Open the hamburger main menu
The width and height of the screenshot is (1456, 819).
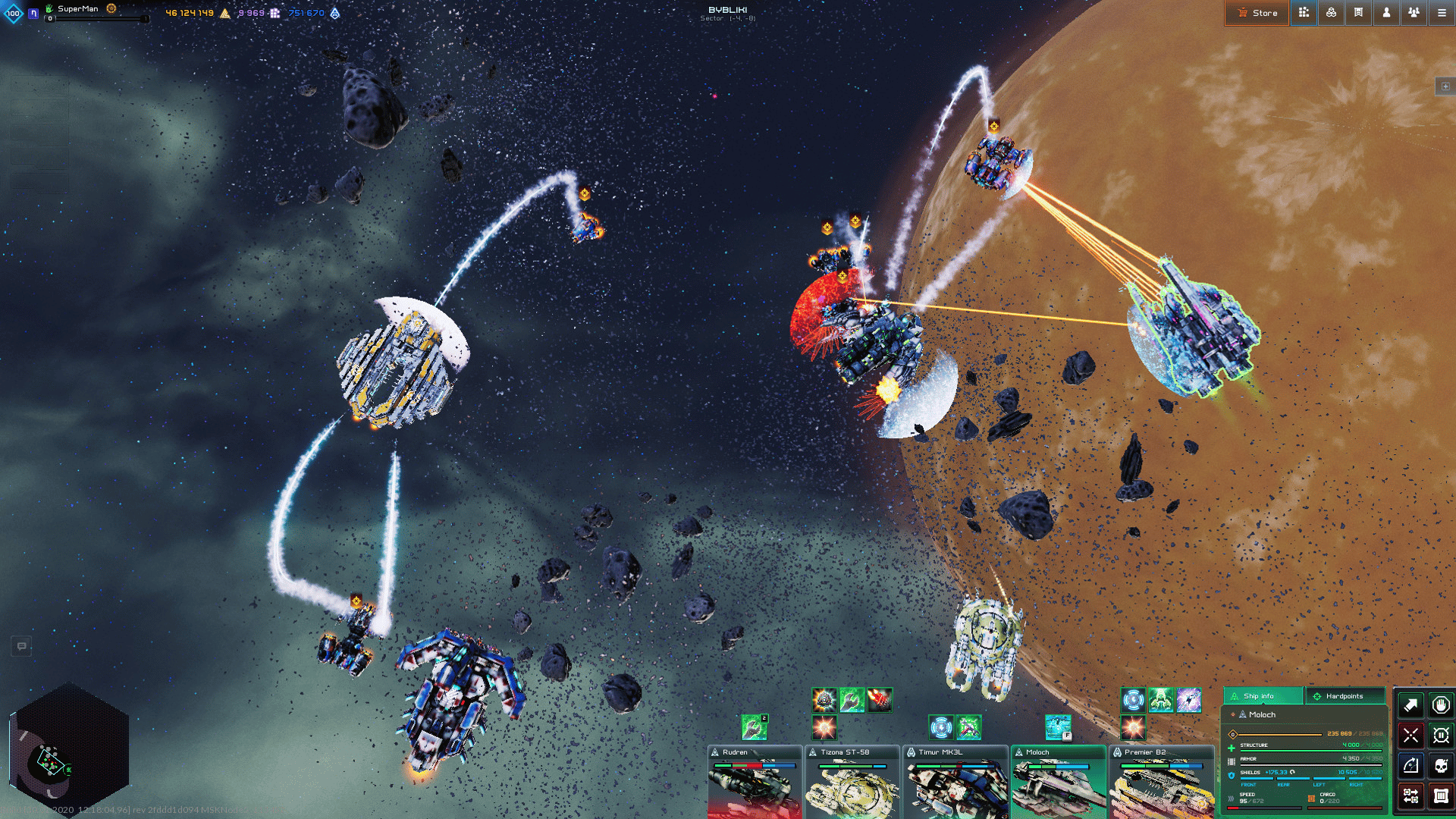tap(1442, 13)
